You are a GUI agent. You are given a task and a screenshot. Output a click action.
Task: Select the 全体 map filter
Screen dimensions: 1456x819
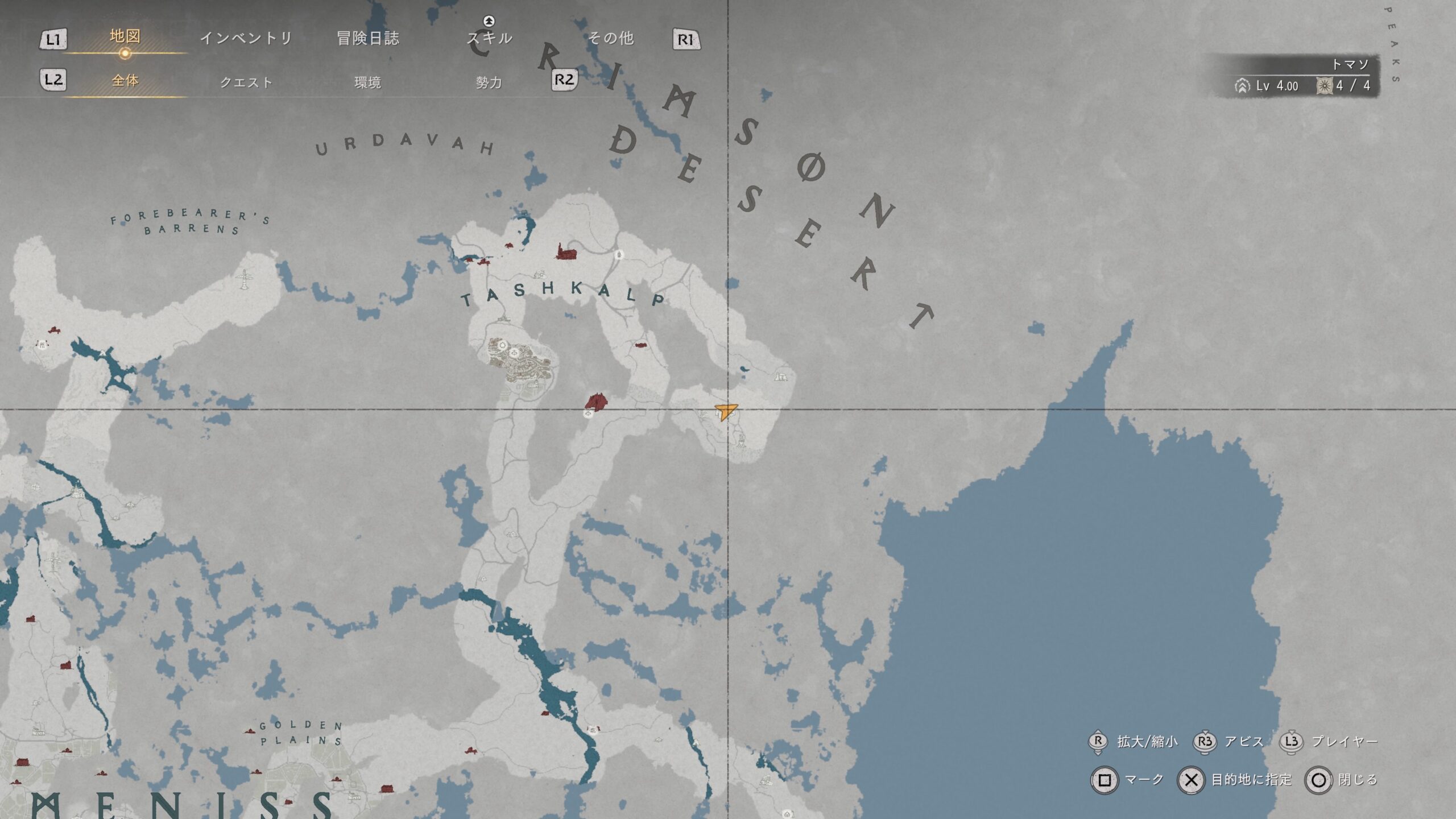pyautogui.click(x=125, y=81)
